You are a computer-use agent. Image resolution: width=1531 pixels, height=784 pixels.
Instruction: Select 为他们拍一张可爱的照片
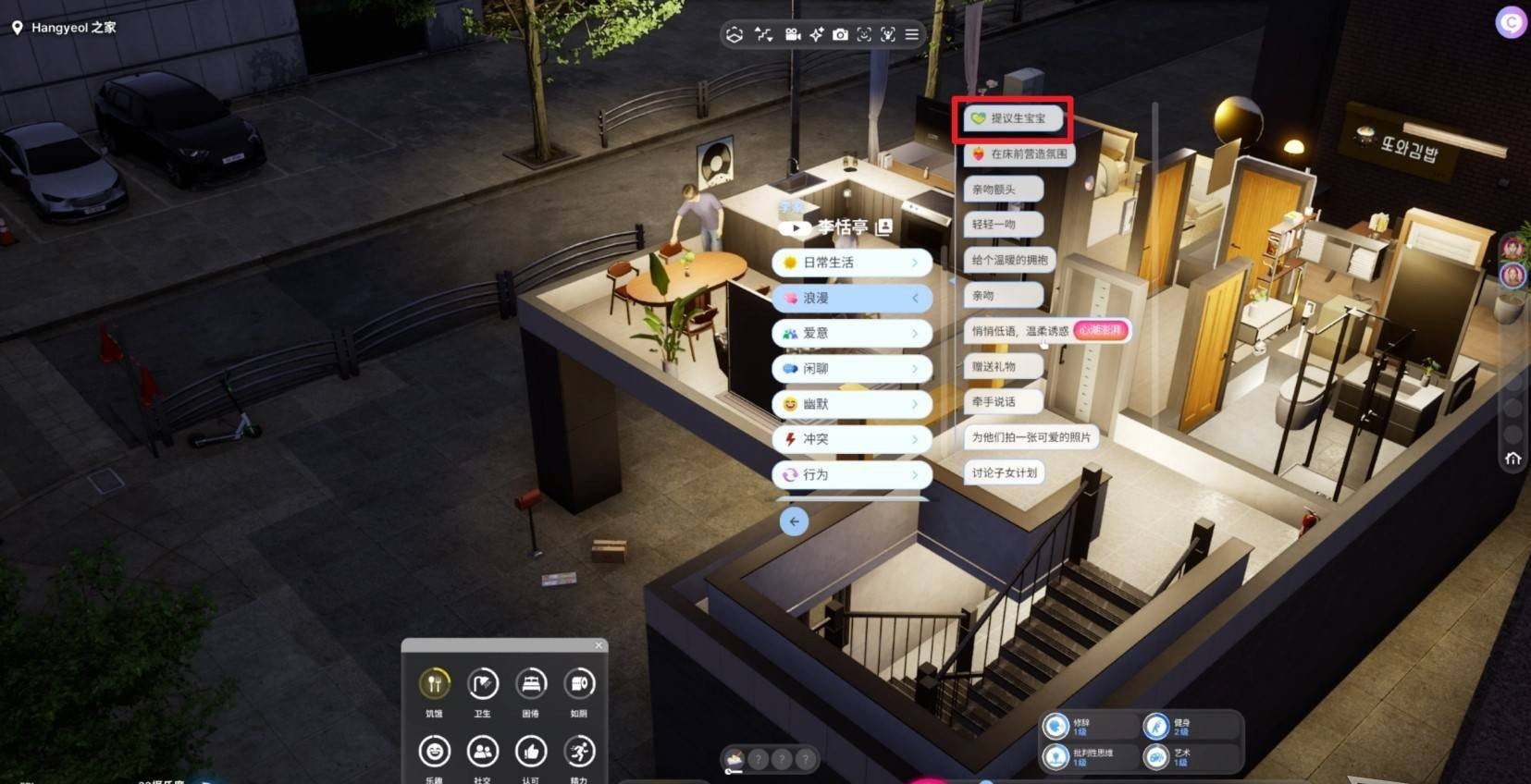click(1031, 437)
